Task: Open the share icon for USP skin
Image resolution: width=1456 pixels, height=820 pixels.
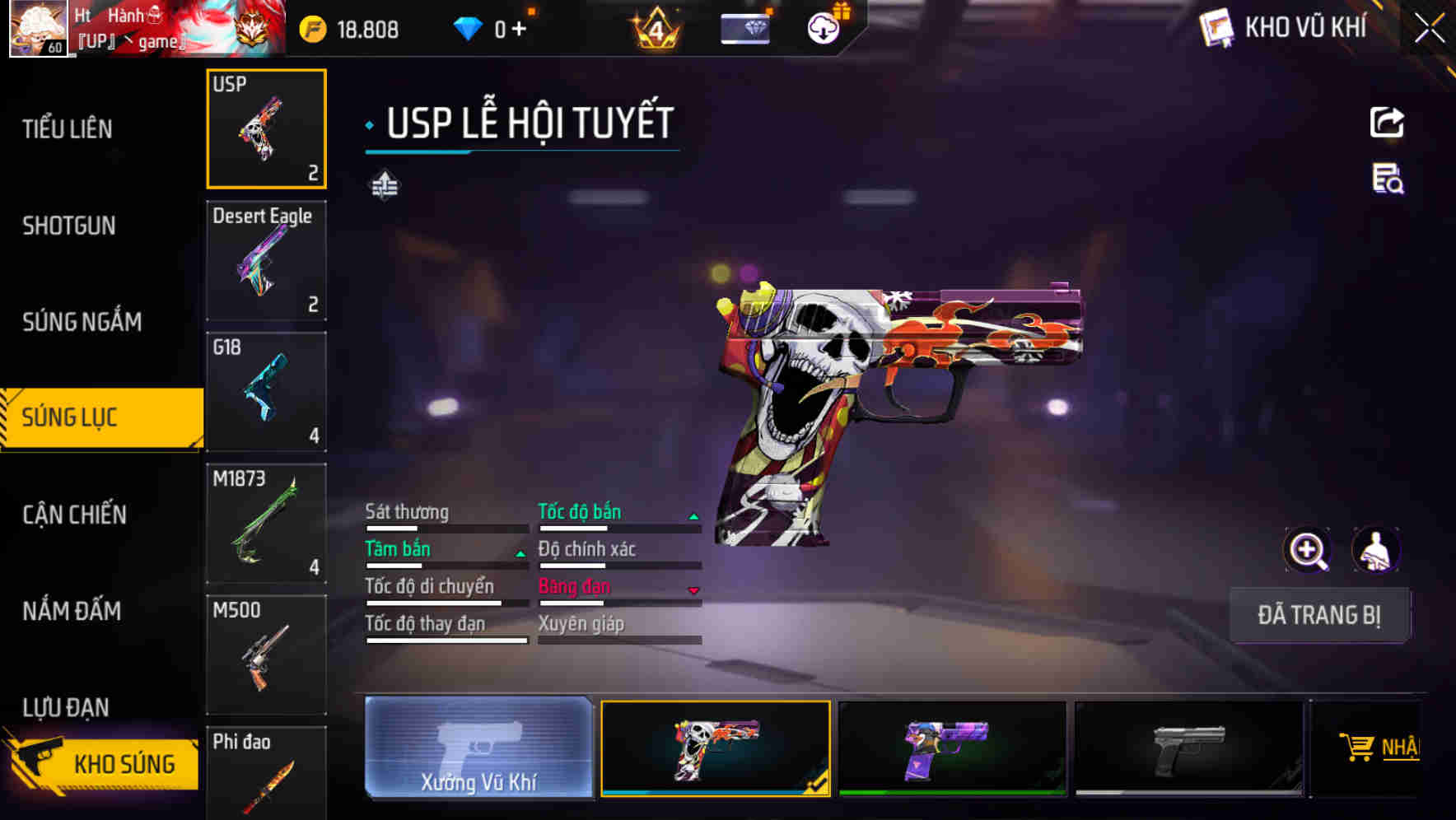Action: point(1387,122)
